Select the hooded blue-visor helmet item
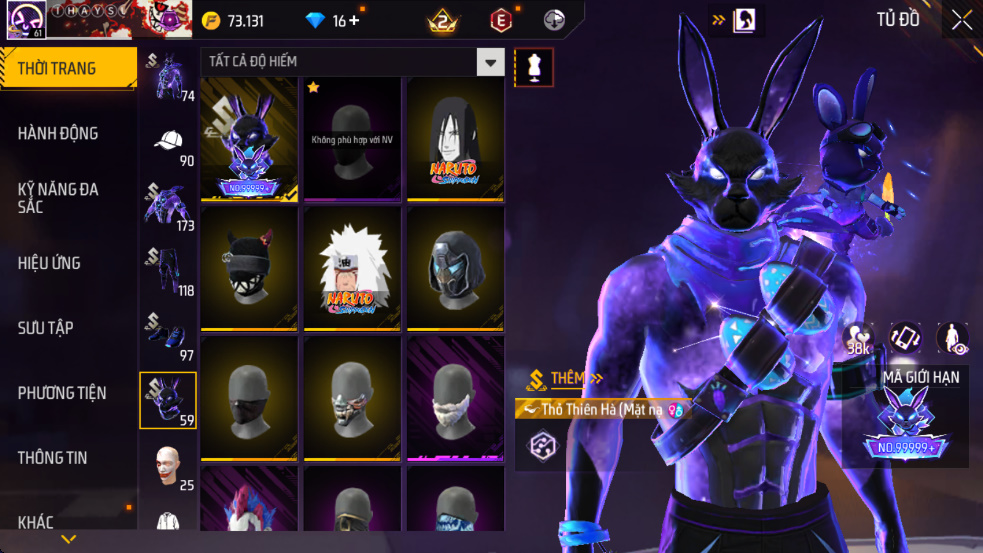The image size is (983, 553). [455, 268]
